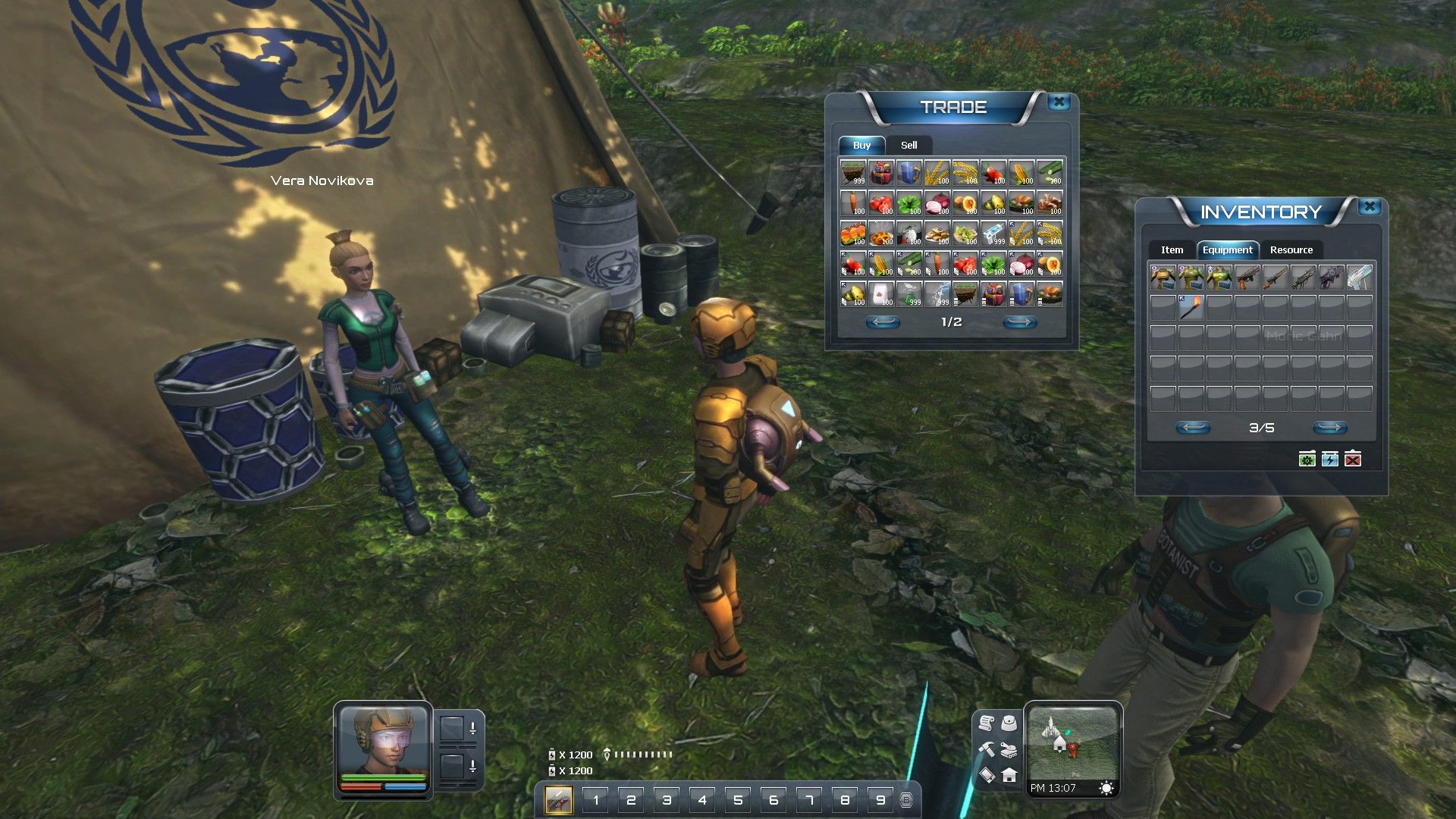
Task: Open the Item tab in Inventory
Action: point(1172,249)
